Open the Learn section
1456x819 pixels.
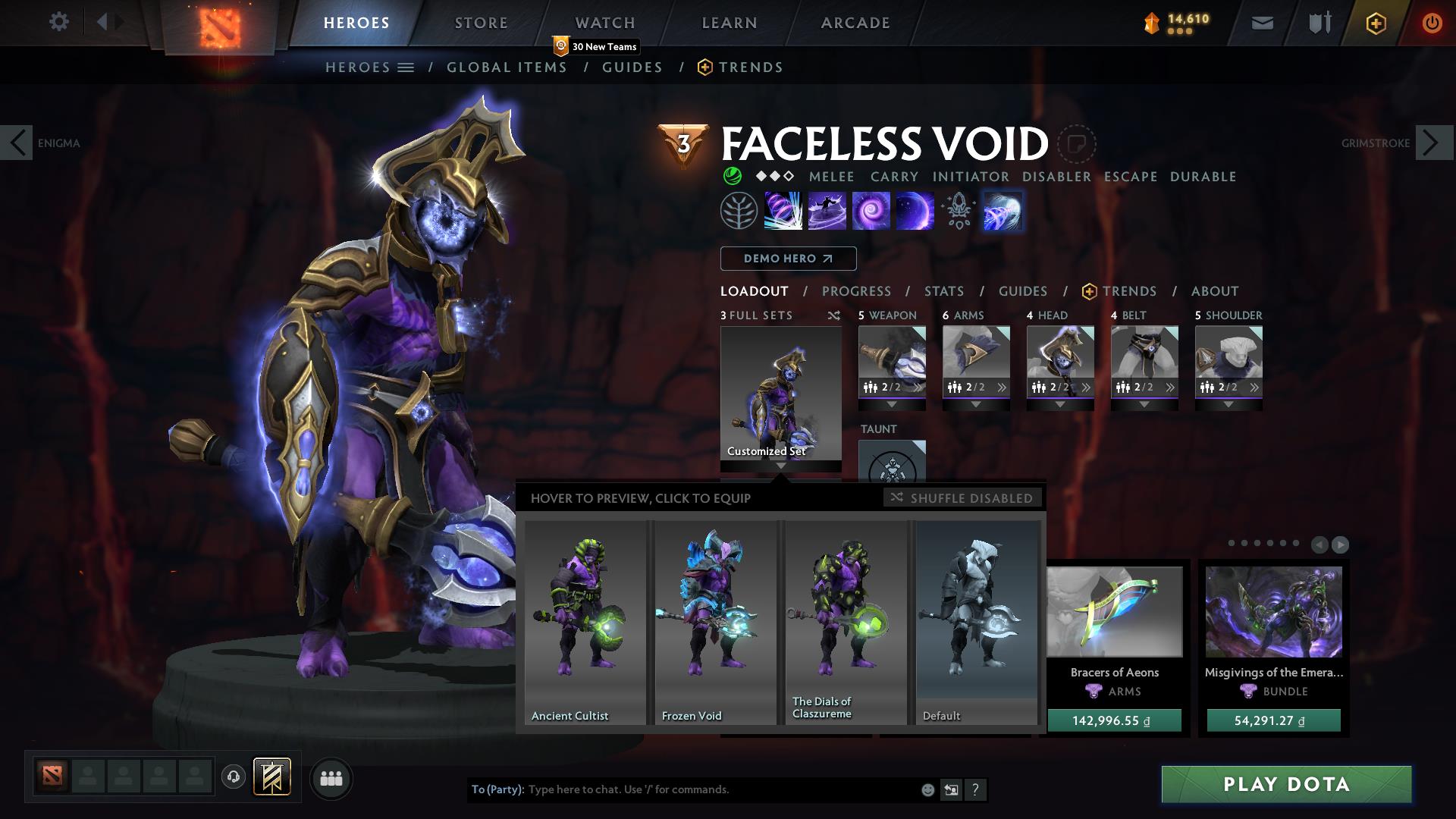730,23
